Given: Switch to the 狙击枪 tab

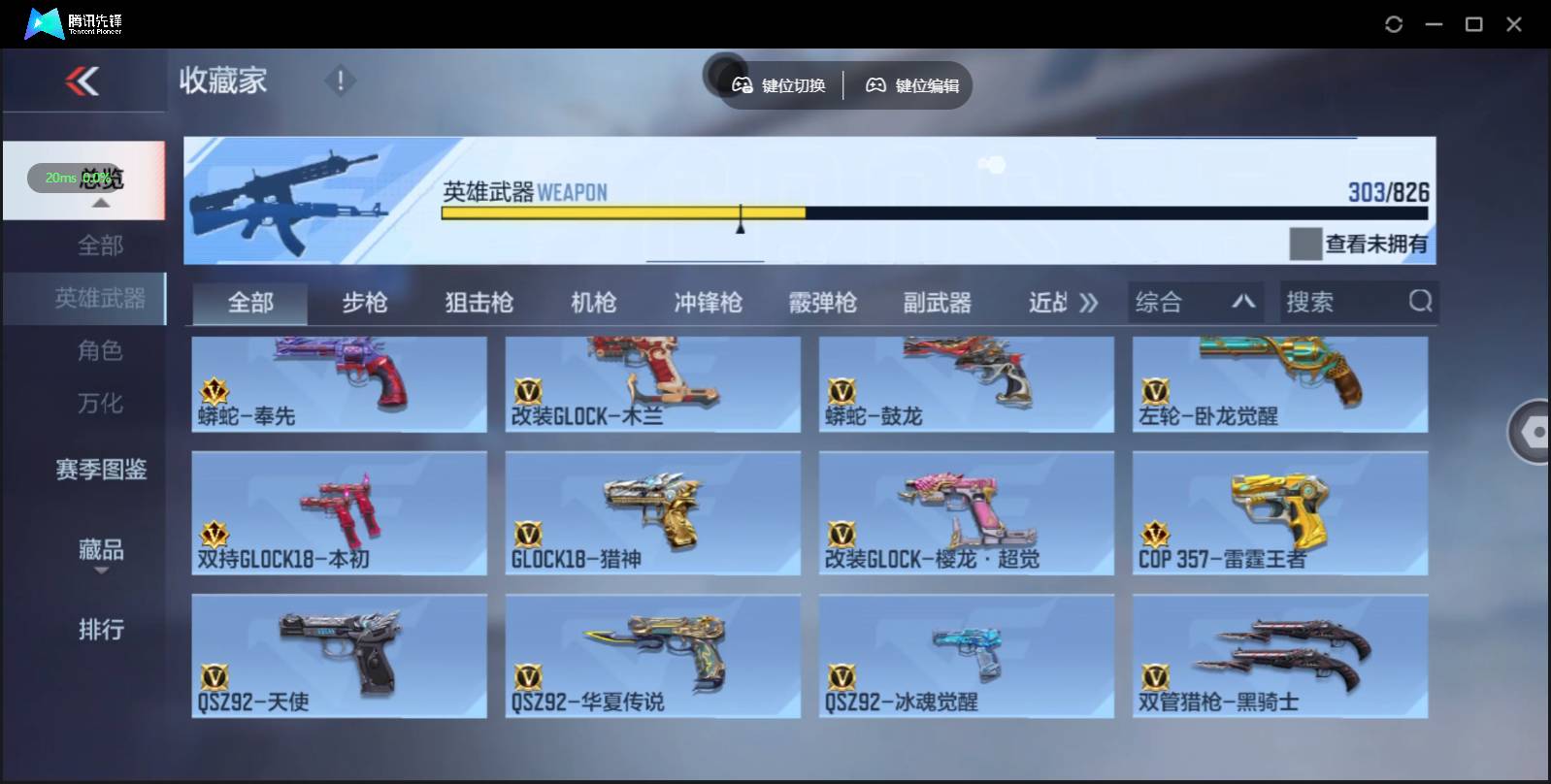Looking at the screenshot, I should pyautogui.click(x=479, y=303).
